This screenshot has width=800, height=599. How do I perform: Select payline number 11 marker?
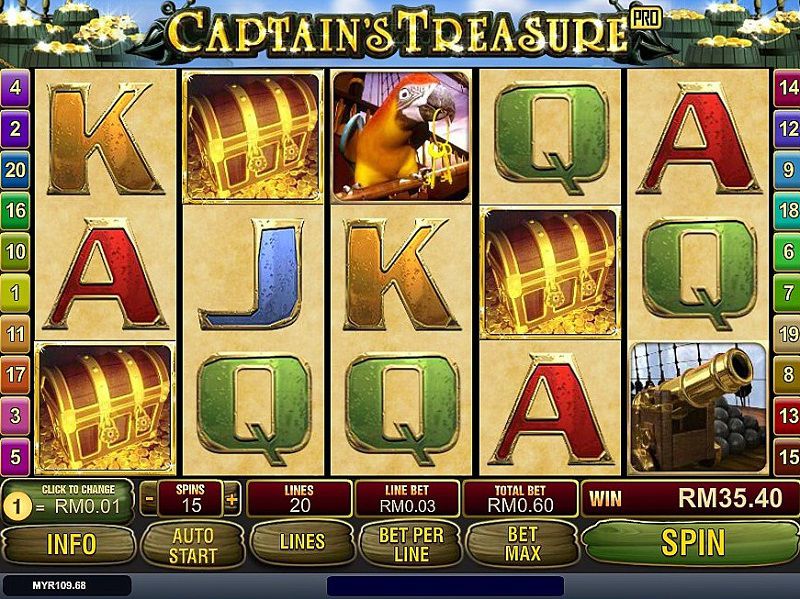(x=15, y=334)
